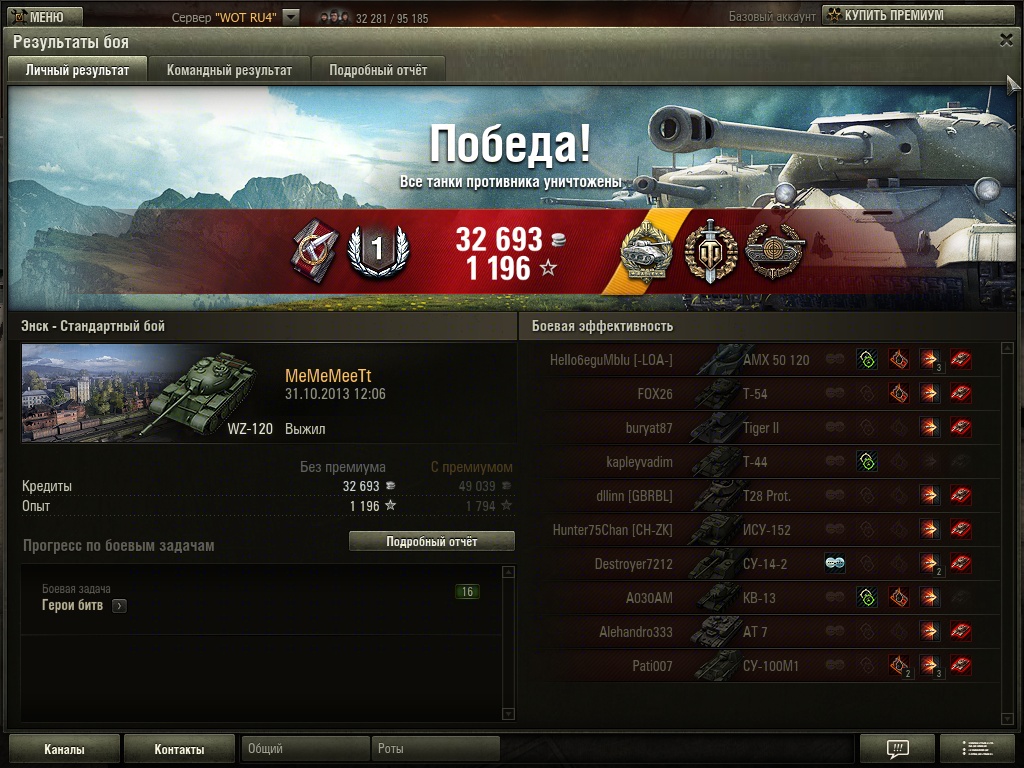Select the Роты chat tab
Image resolution: width=1024 pixels, height=768 pixels.
[436, 748]
